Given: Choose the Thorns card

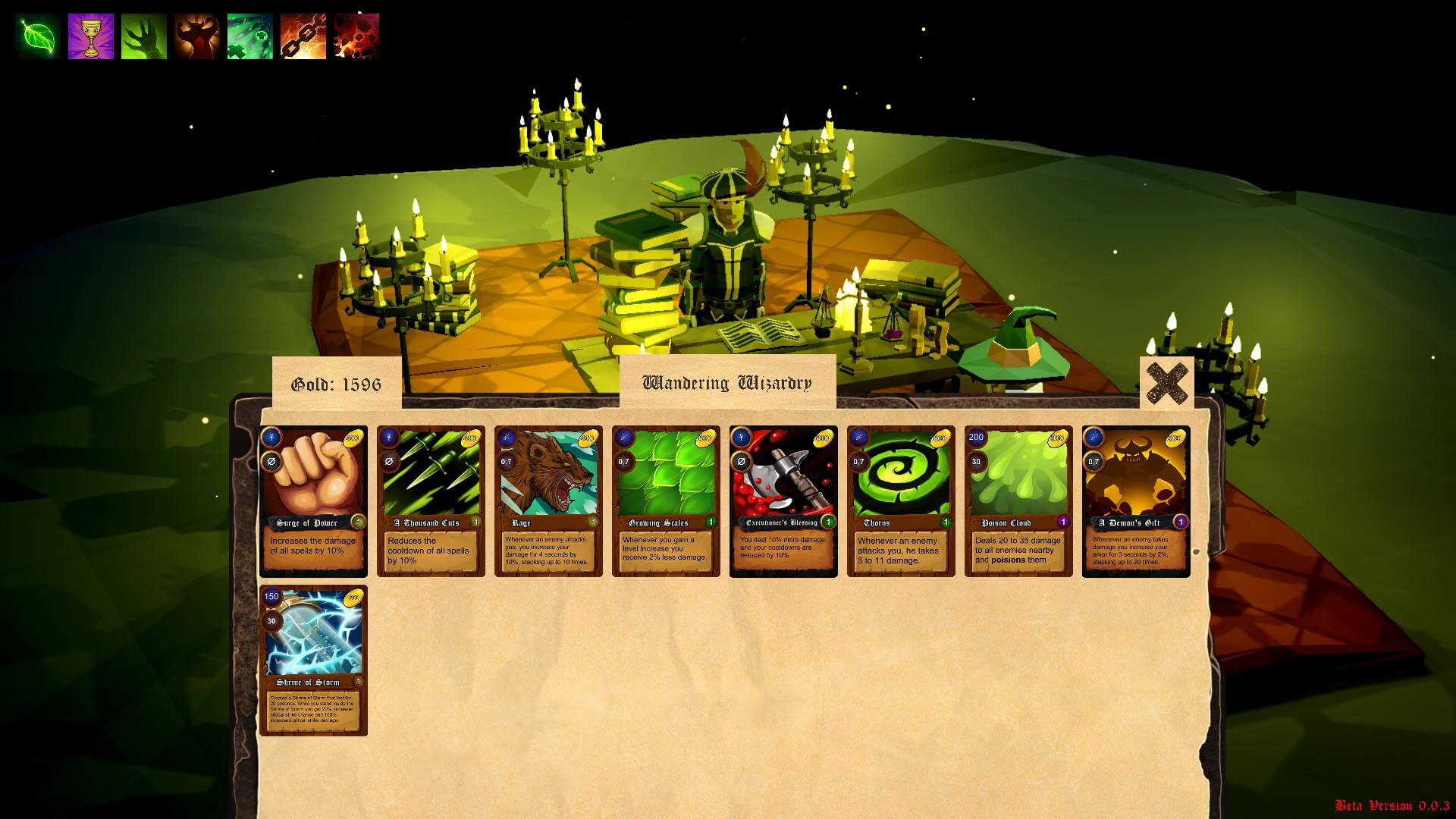Looking at the screenshot, I should click(x=901, y=501).
